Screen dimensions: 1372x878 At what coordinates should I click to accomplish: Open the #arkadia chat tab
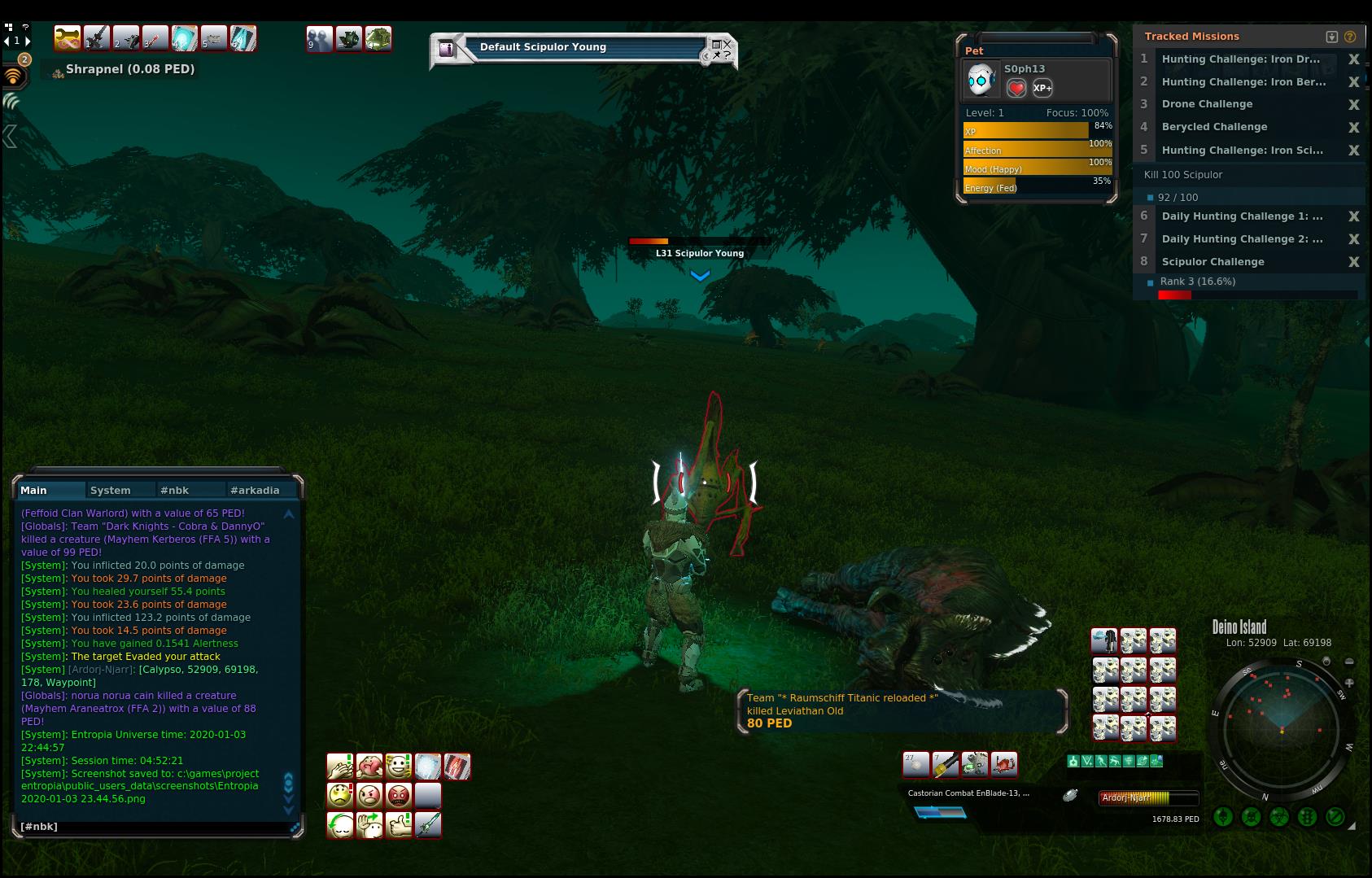click(254, 490)
